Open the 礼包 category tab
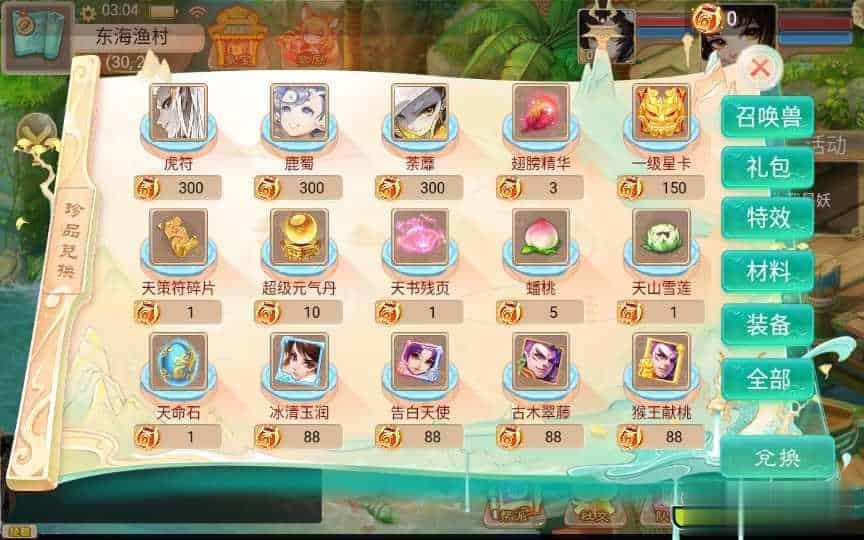Image resolution: width=864 pixels, height=540 pixels. point(768,167)
